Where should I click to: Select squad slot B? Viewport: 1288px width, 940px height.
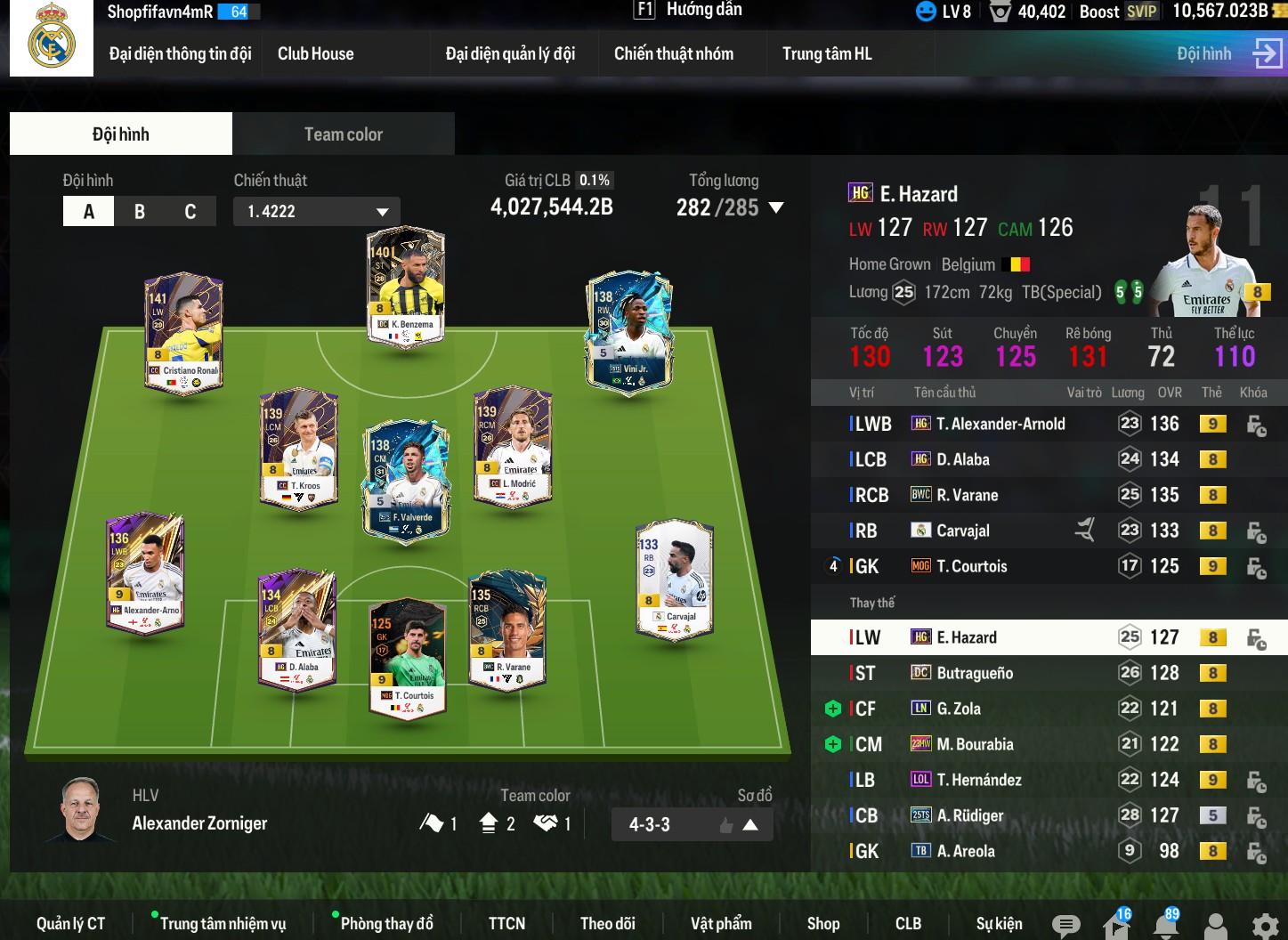coord(140,212)
